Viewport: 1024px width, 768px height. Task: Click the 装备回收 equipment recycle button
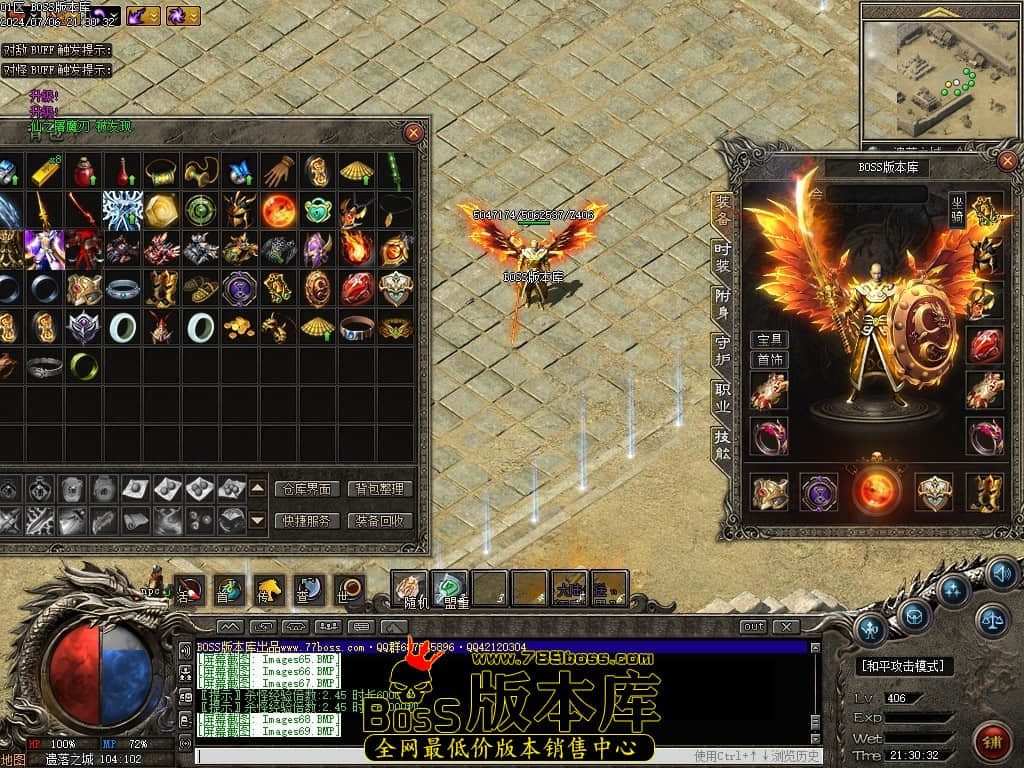[379, 520]
